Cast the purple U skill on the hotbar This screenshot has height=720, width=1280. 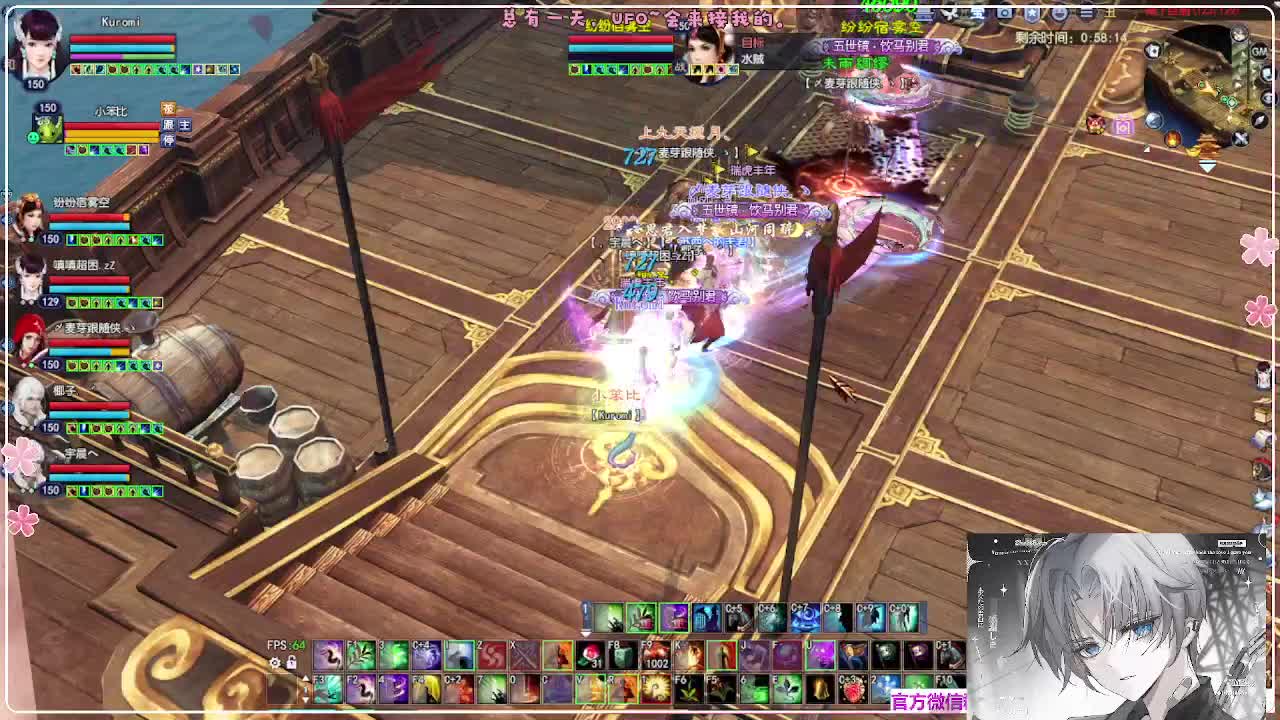(x=822, y=656)
